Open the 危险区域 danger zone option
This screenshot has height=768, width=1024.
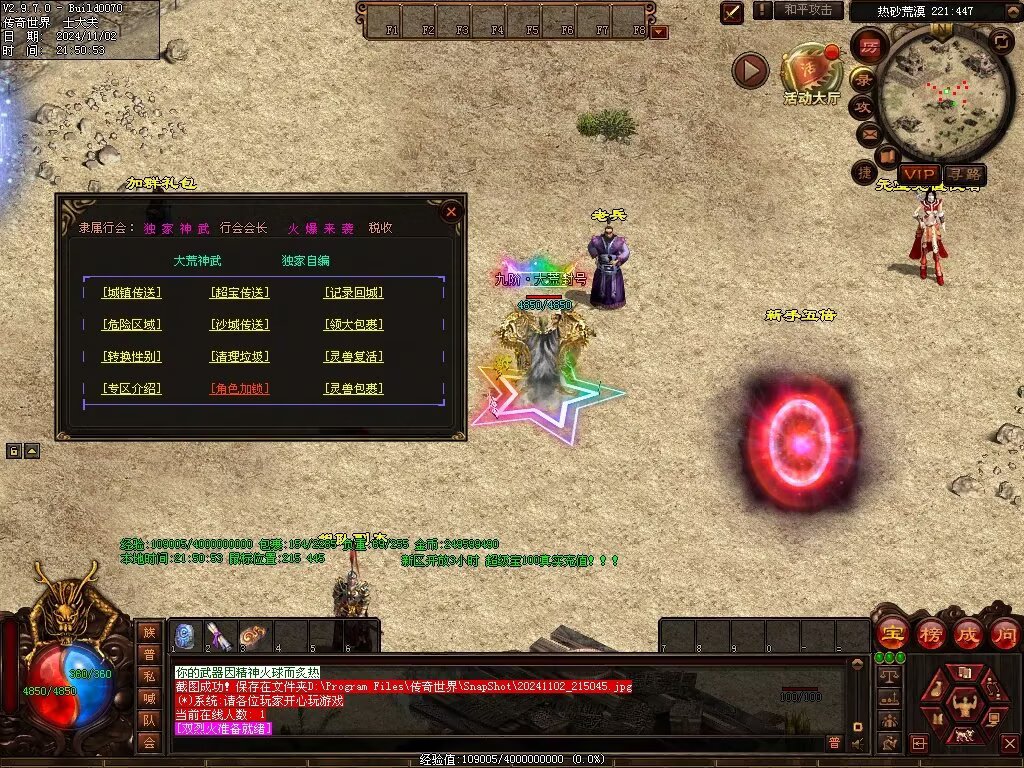pos(131,325)
